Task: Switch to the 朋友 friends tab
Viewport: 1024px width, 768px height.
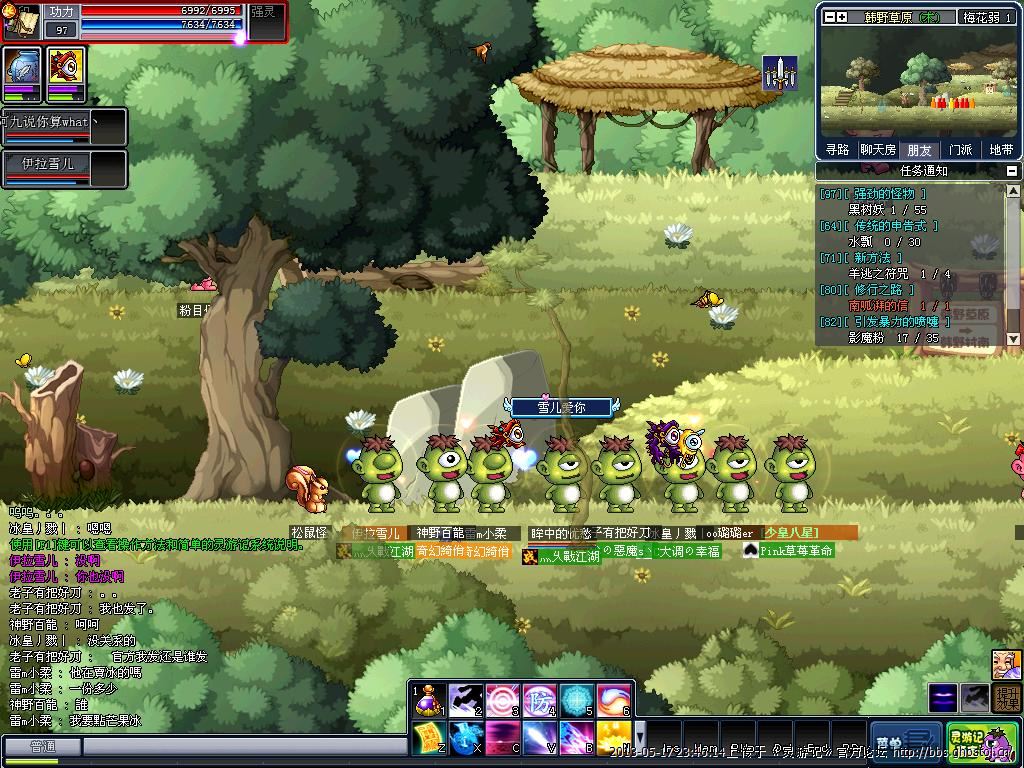Action: pyautogui.click(x=919, y=150)
